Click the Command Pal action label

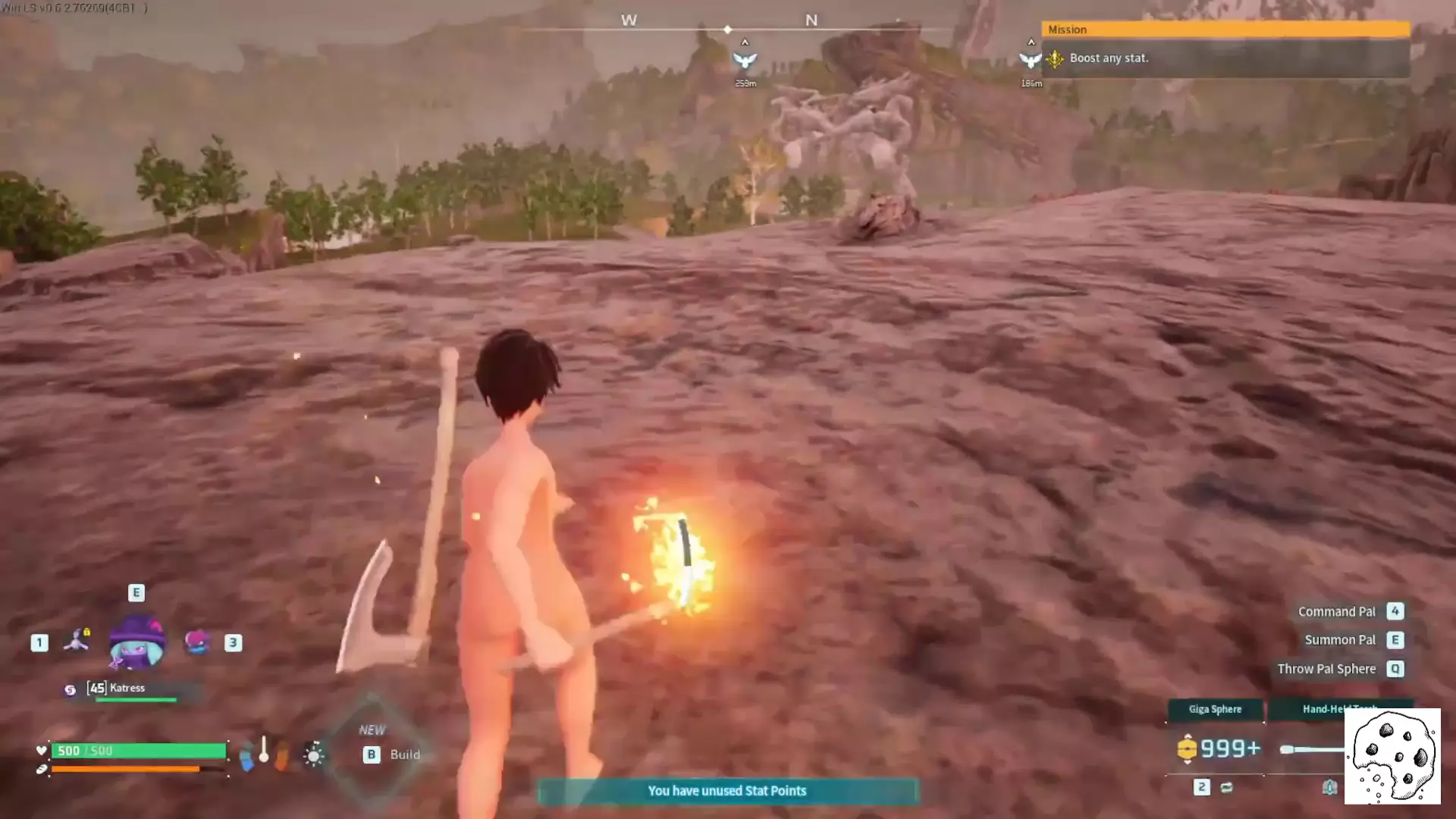point(1336,612)
